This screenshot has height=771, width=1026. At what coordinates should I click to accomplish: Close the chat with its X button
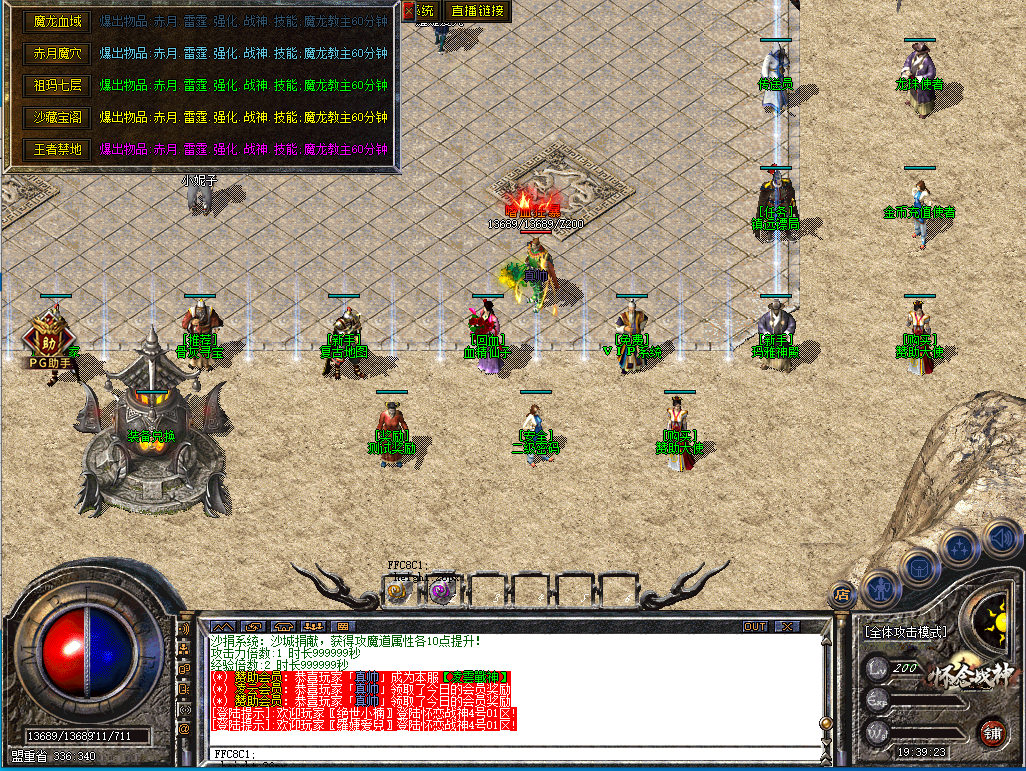click(788, 627)
